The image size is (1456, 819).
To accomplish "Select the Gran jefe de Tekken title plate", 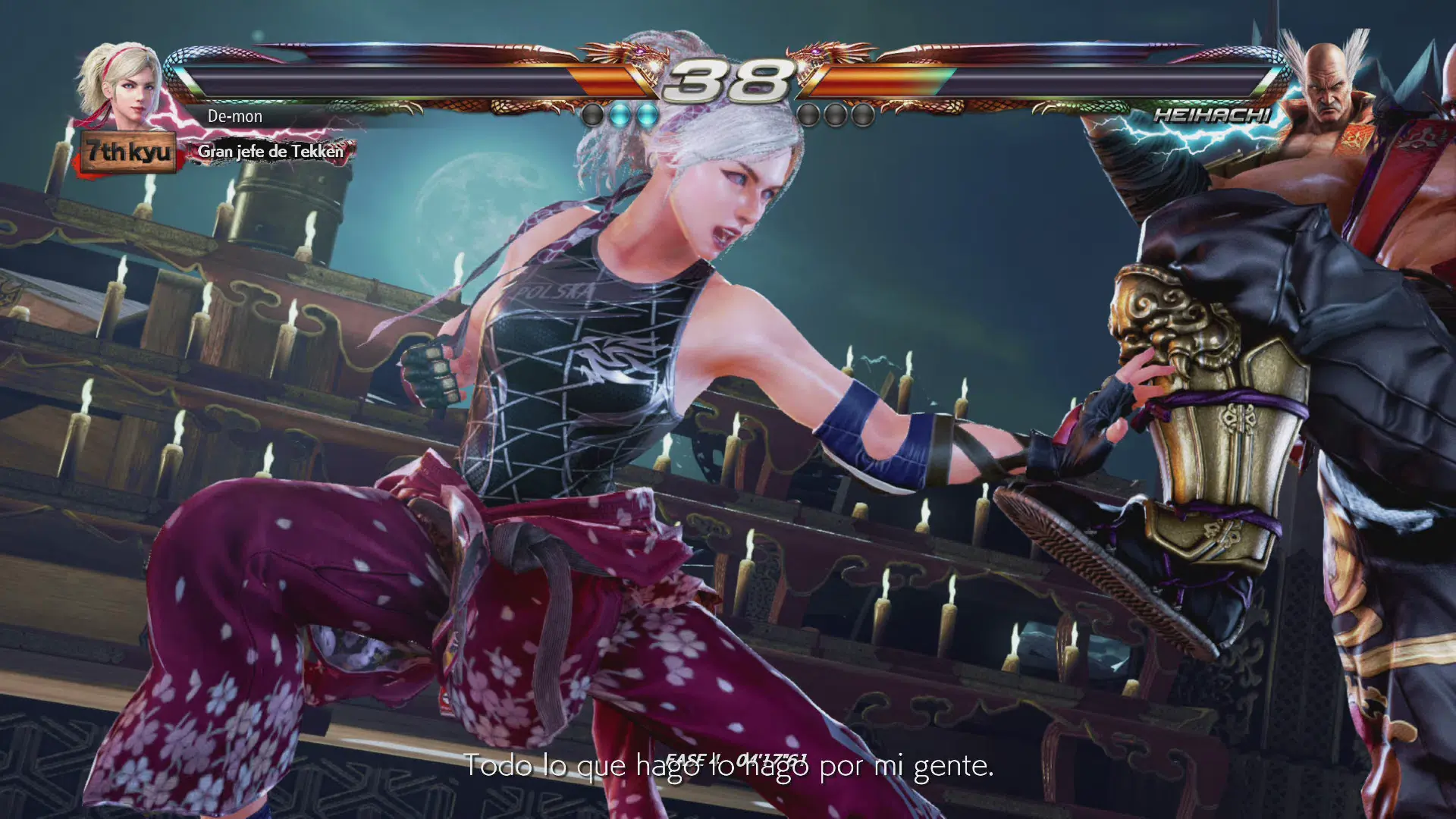I will coord(271,152).
